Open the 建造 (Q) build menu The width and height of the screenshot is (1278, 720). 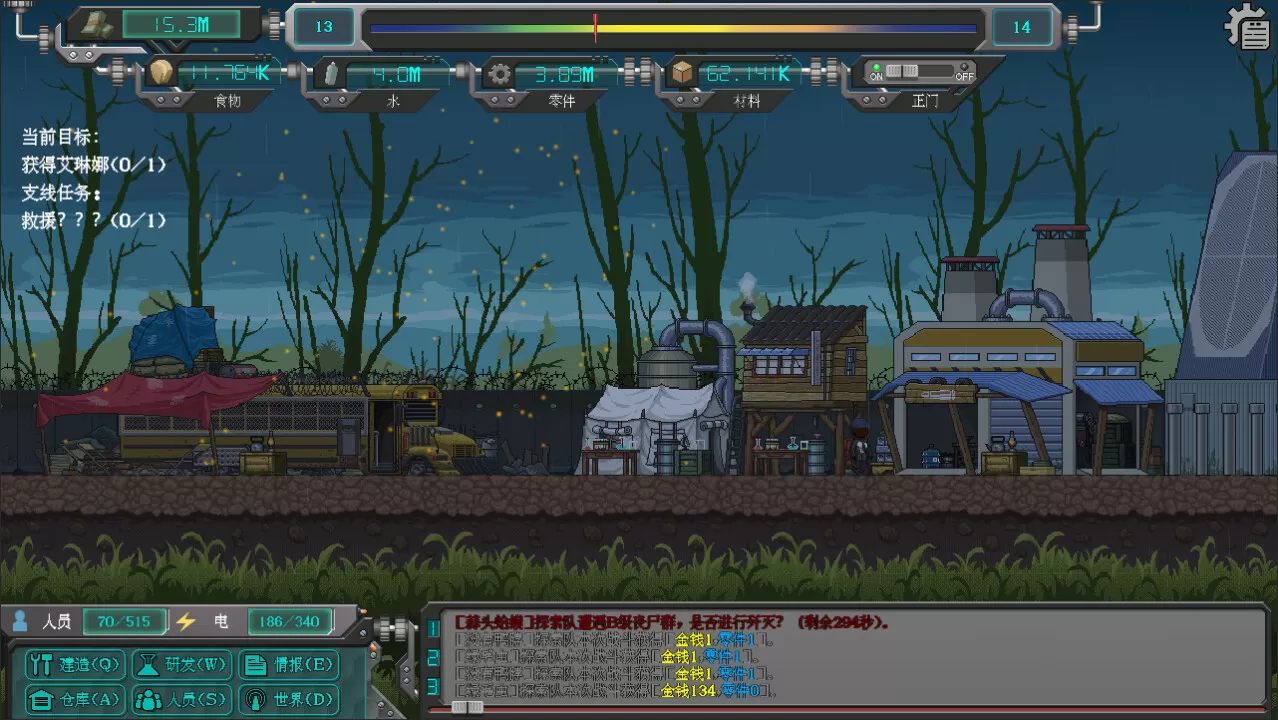[x=75, y=664]
